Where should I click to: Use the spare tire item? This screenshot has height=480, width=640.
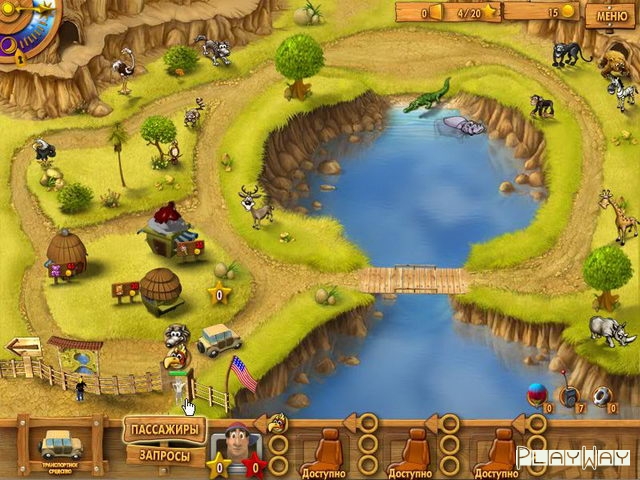[x=600, y=395]
